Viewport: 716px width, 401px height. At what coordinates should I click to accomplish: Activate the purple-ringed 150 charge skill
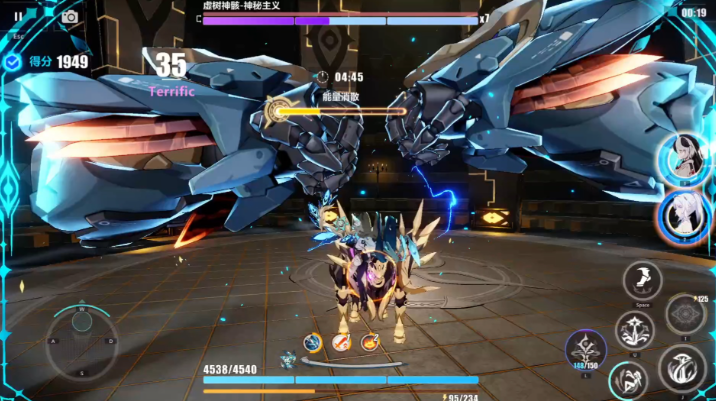pos(585,350)
